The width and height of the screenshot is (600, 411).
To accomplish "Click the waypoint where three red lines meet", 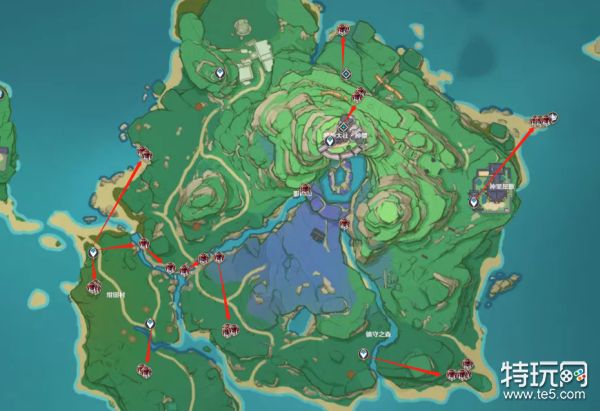I will tap(94, 254).
